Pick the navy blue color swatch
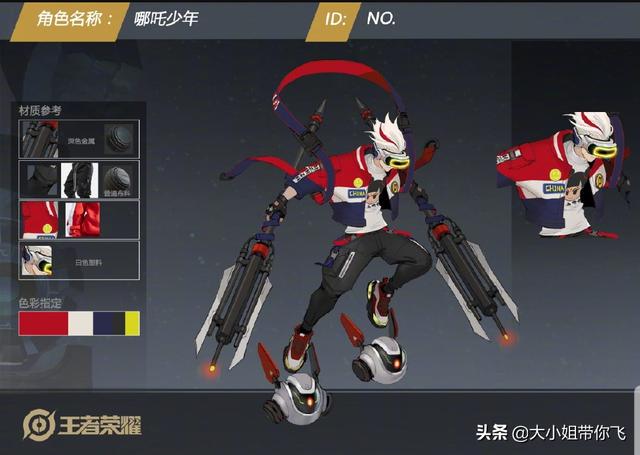 pos(108,323)
